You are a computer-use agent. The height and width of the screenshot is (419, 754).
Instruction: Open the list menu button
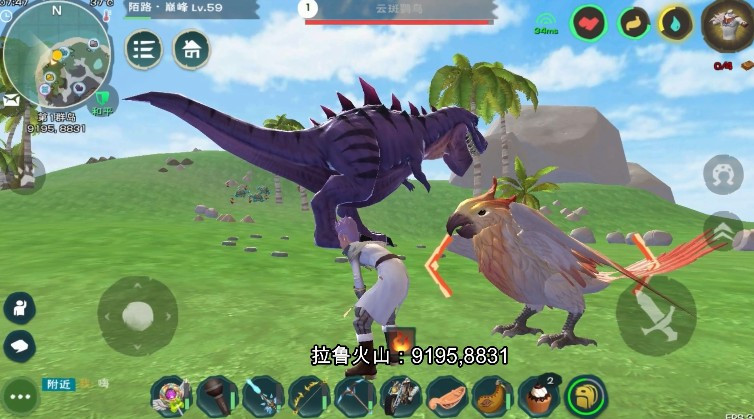click(144, 50)
